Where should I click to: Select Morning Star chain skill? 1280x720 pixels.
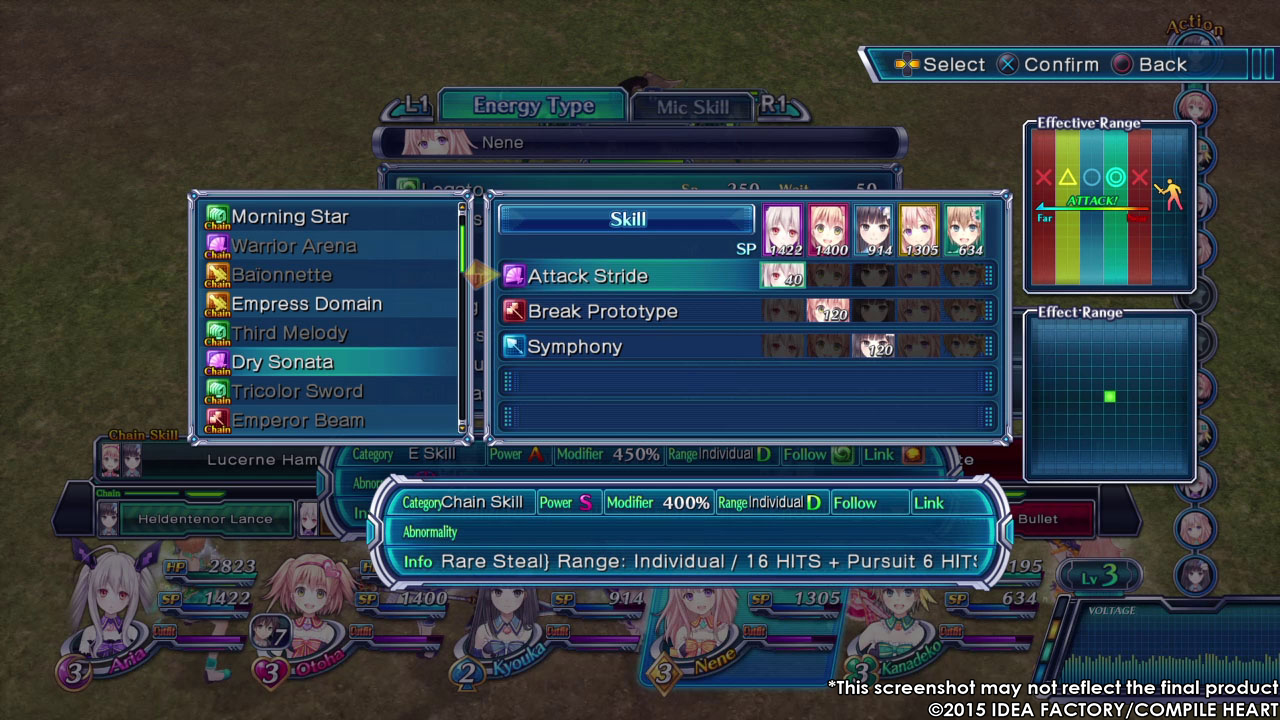pos(290,216)
